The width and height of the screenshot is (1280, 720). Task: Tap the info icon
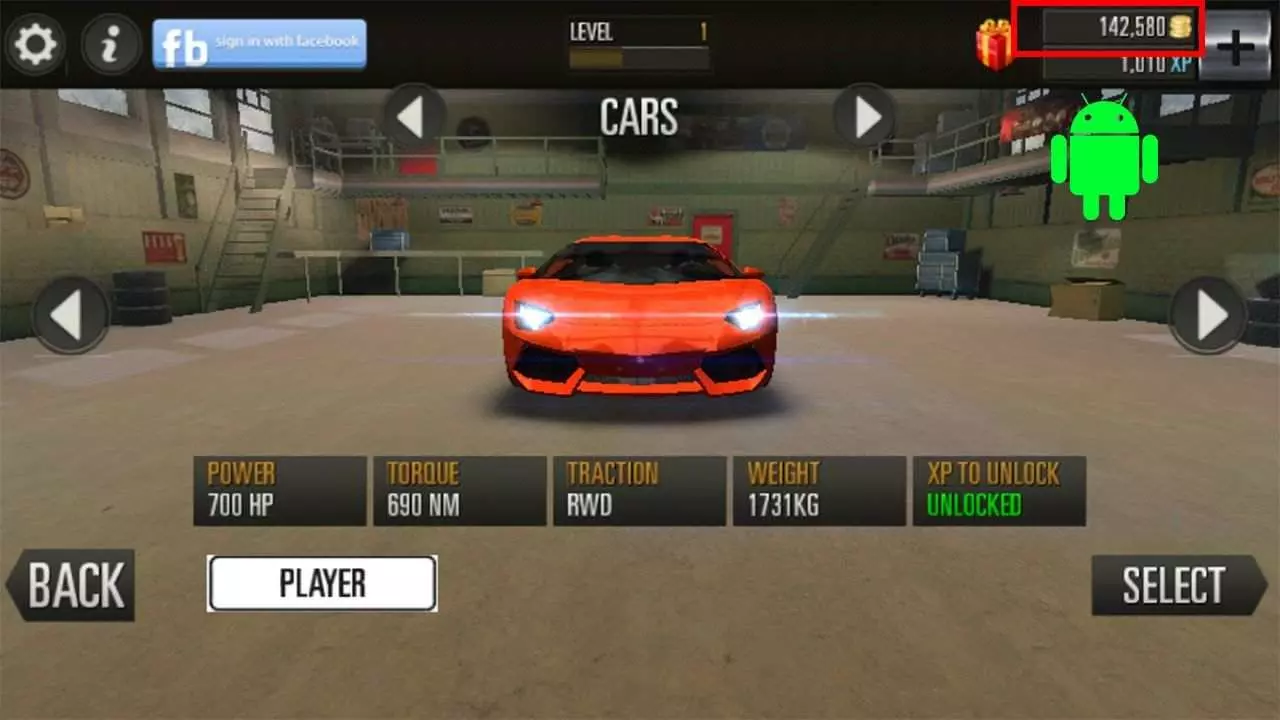pyautogui.click(x=110, y=44)
